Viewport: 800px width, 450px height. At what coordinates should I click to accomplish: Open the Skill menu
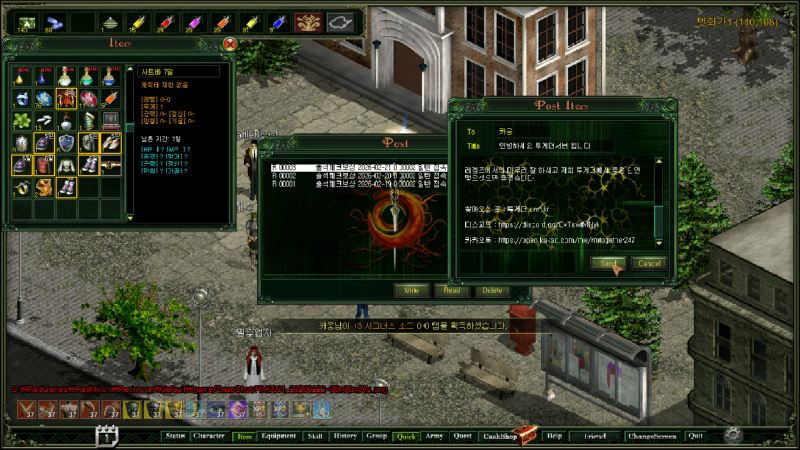point(314,436)
